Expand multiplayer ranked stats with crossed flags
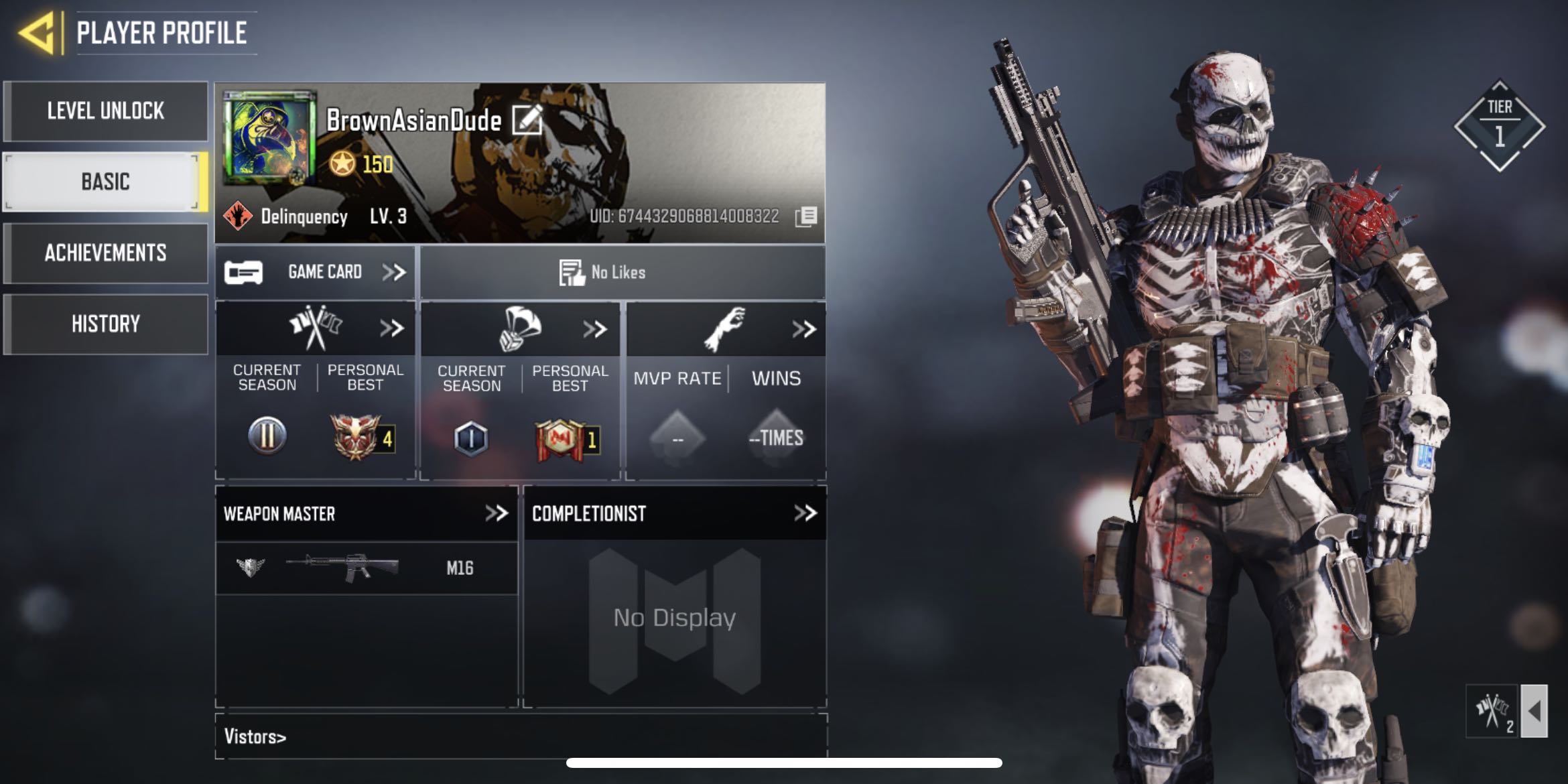The width and height of the screenshot is (1568, 784). coord(391,328)
